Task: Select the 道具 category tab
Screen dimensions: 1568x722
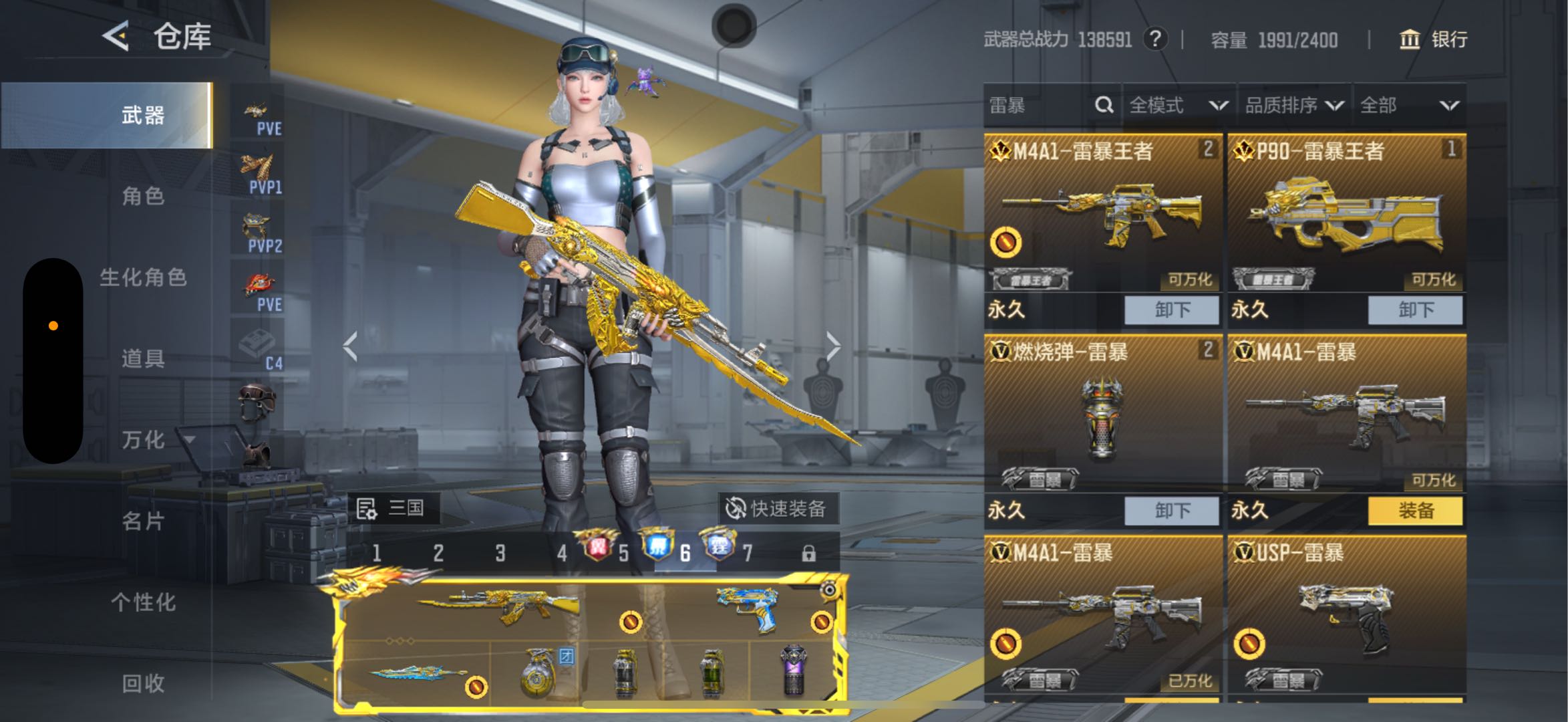Action: (x=143, y=358)
